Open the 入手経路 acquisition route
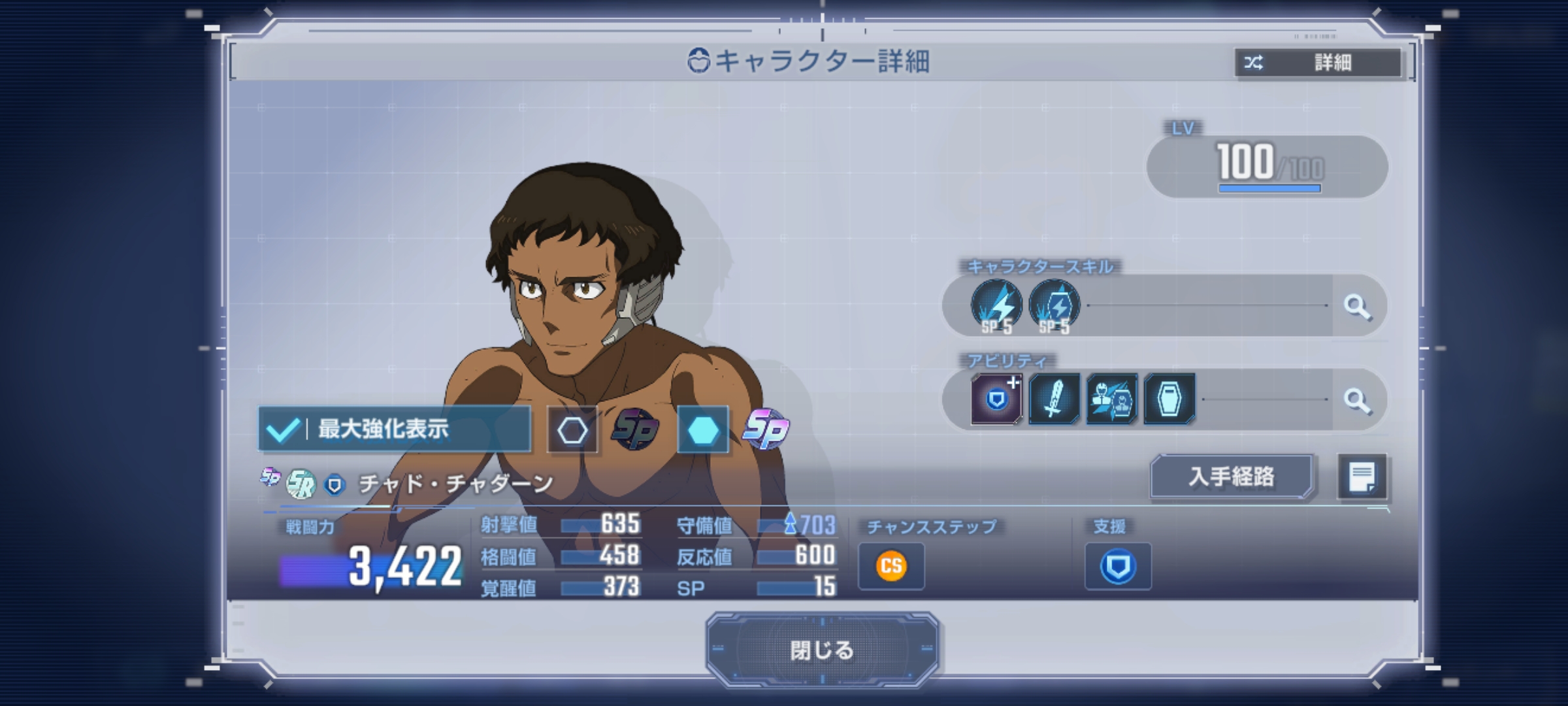1568x706 pixels. (1232, 477)
